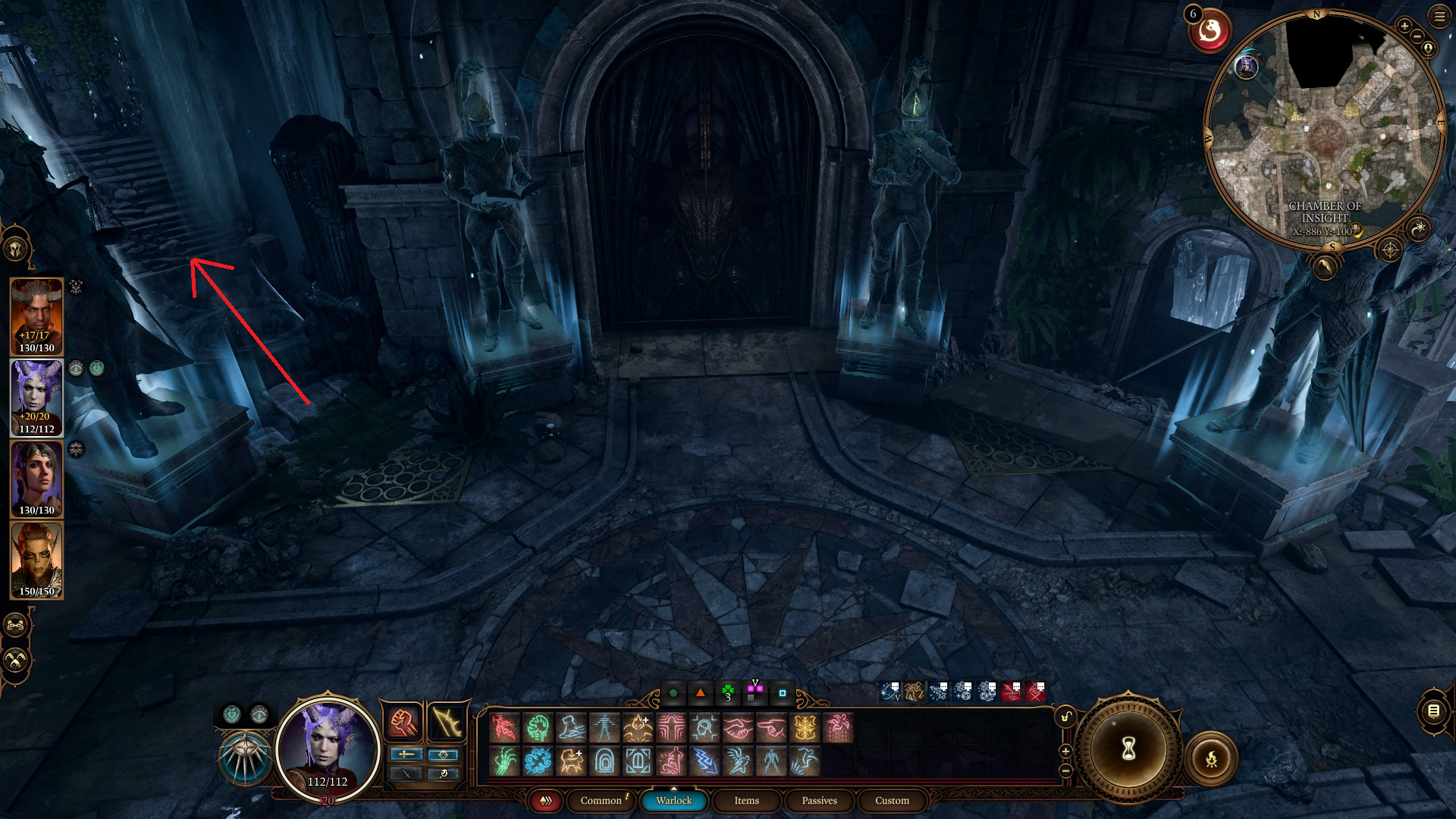Collapse the minimap using the minus control
Image resolution: width=1456 pixels, height=819 pixels.
click(1417, 36)
